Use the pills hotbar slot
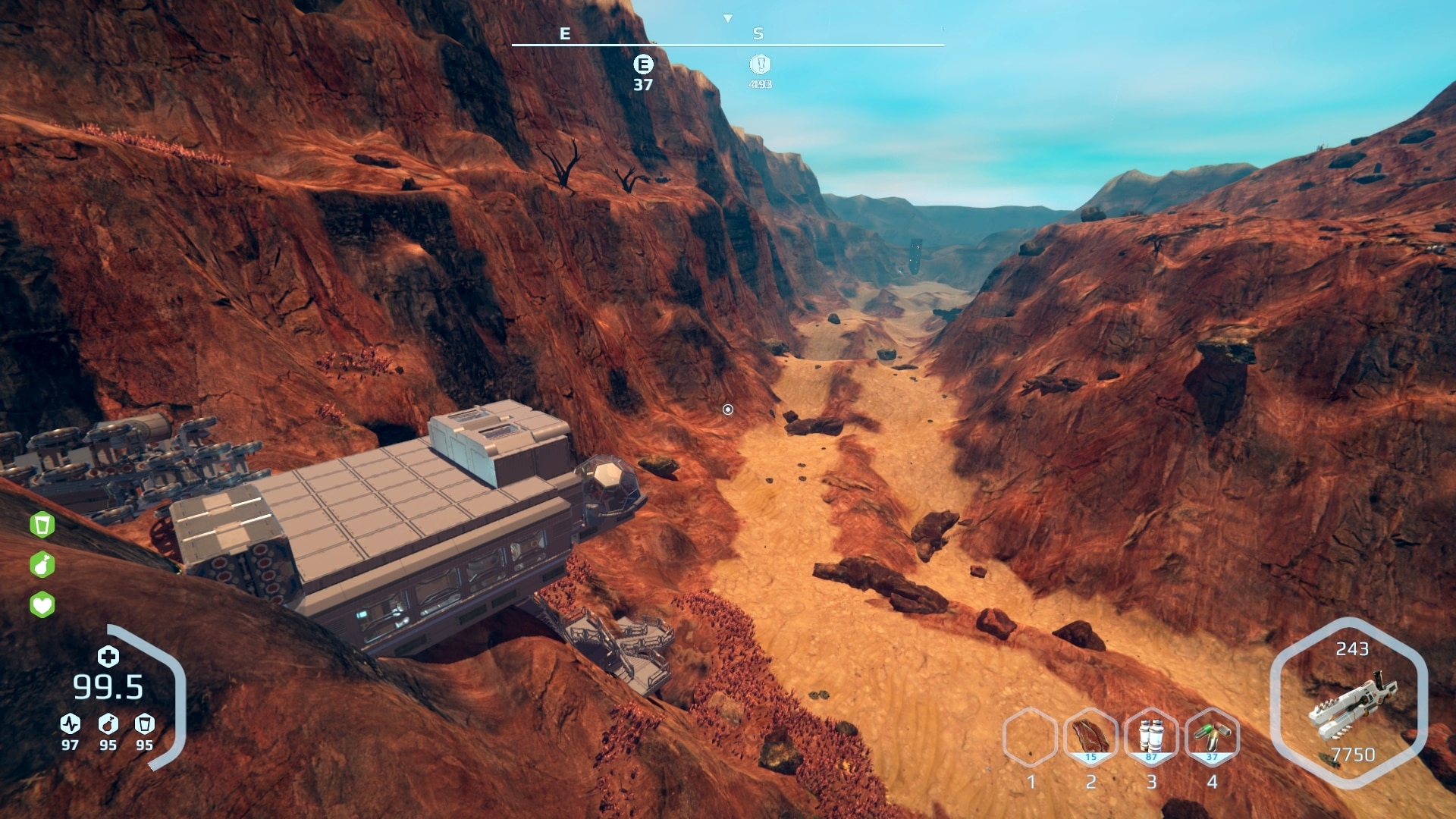 coord(1212,736)
